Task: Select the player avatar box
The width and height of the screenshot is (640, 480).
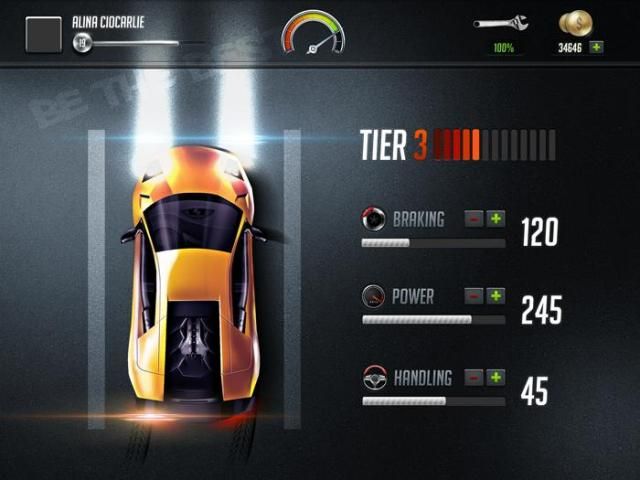Action: point(43,34)
